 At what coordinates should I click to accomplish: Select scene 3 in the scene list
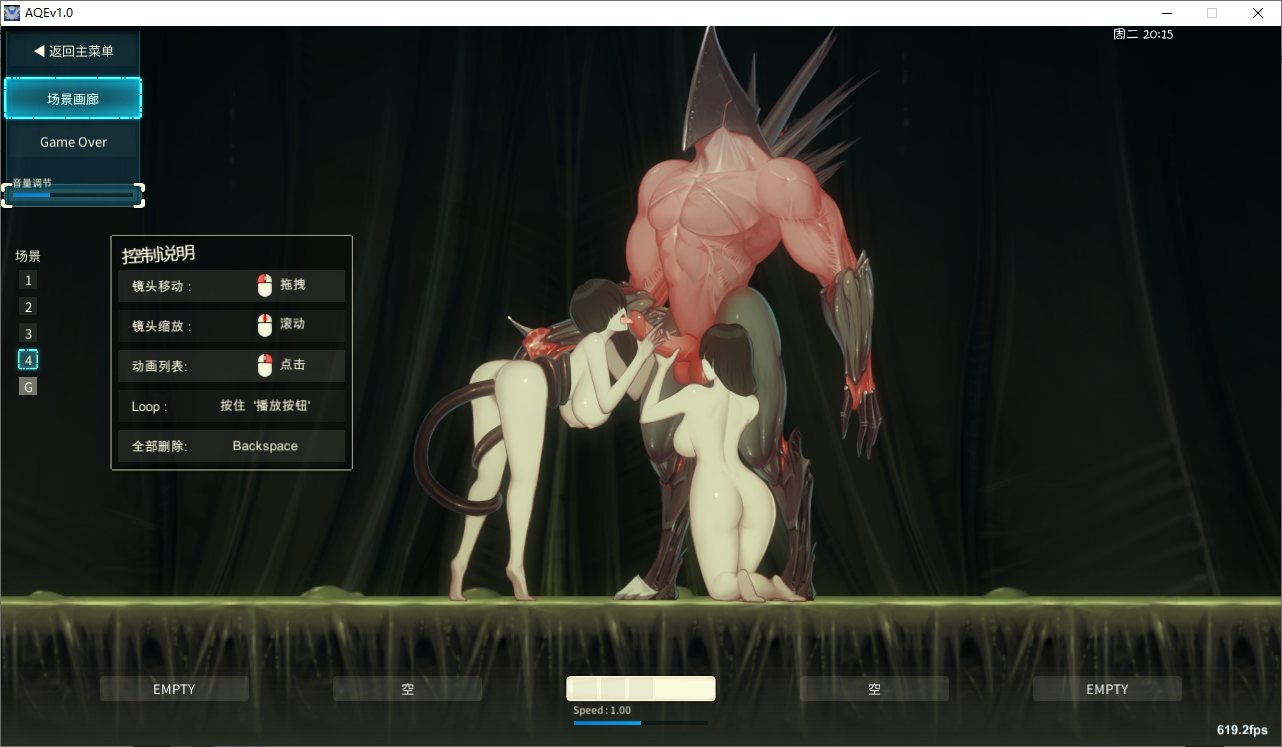point(27,332)
